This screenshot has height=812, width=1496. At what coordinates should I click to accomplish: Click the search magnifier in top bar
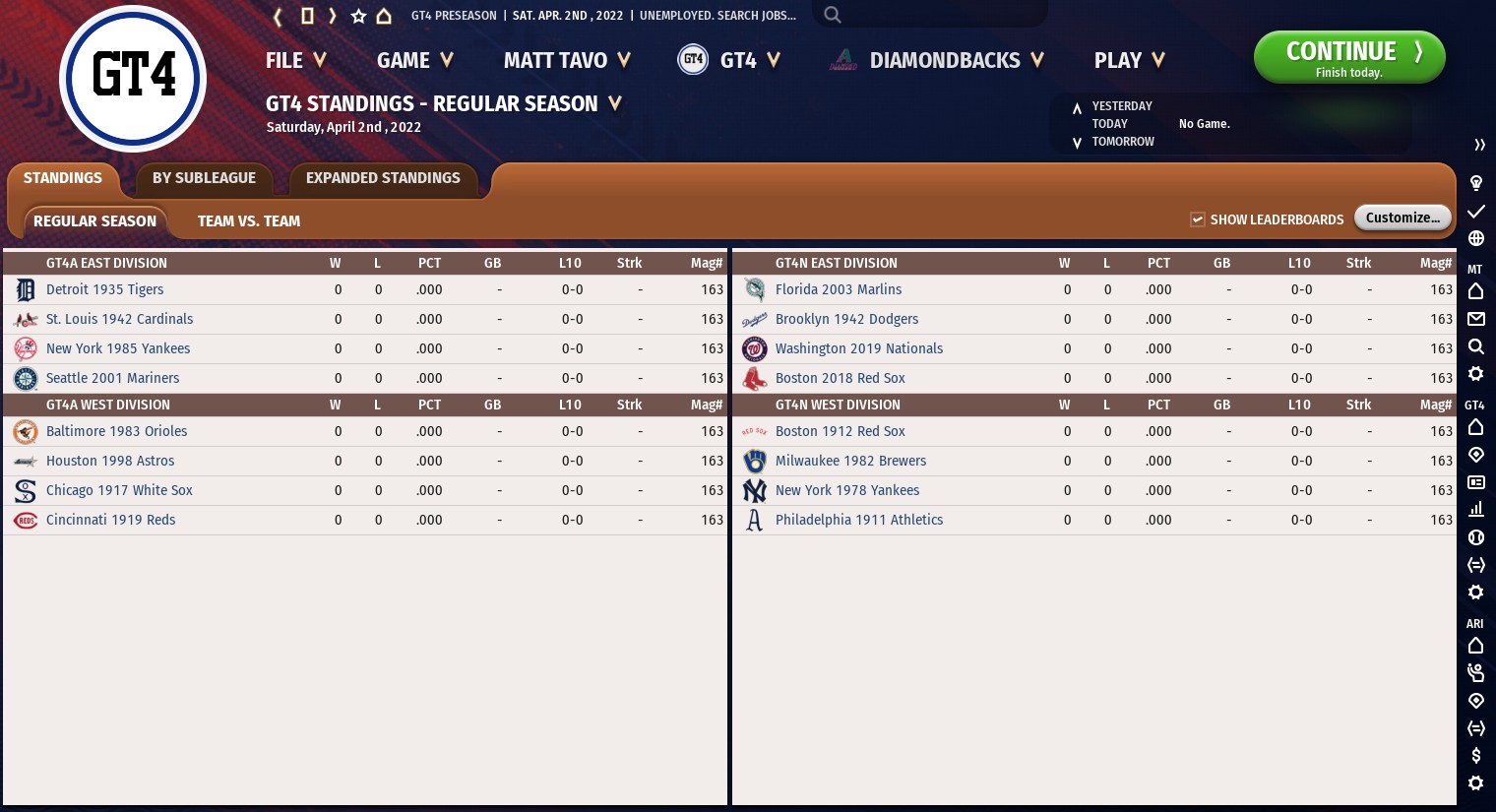833,15
